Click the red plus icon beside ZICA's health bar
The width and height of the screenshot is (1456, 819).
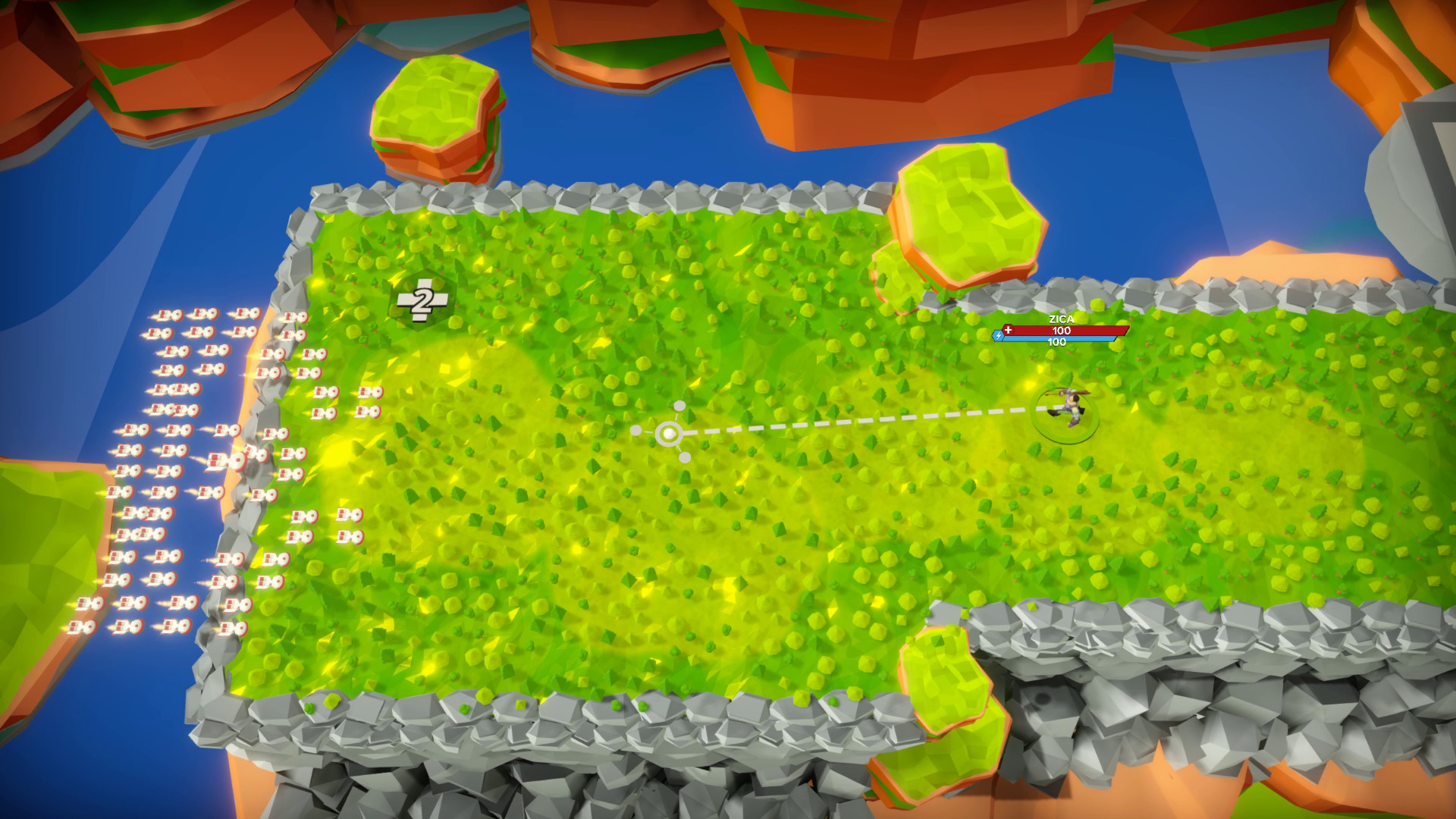(x=1009, y=329)
